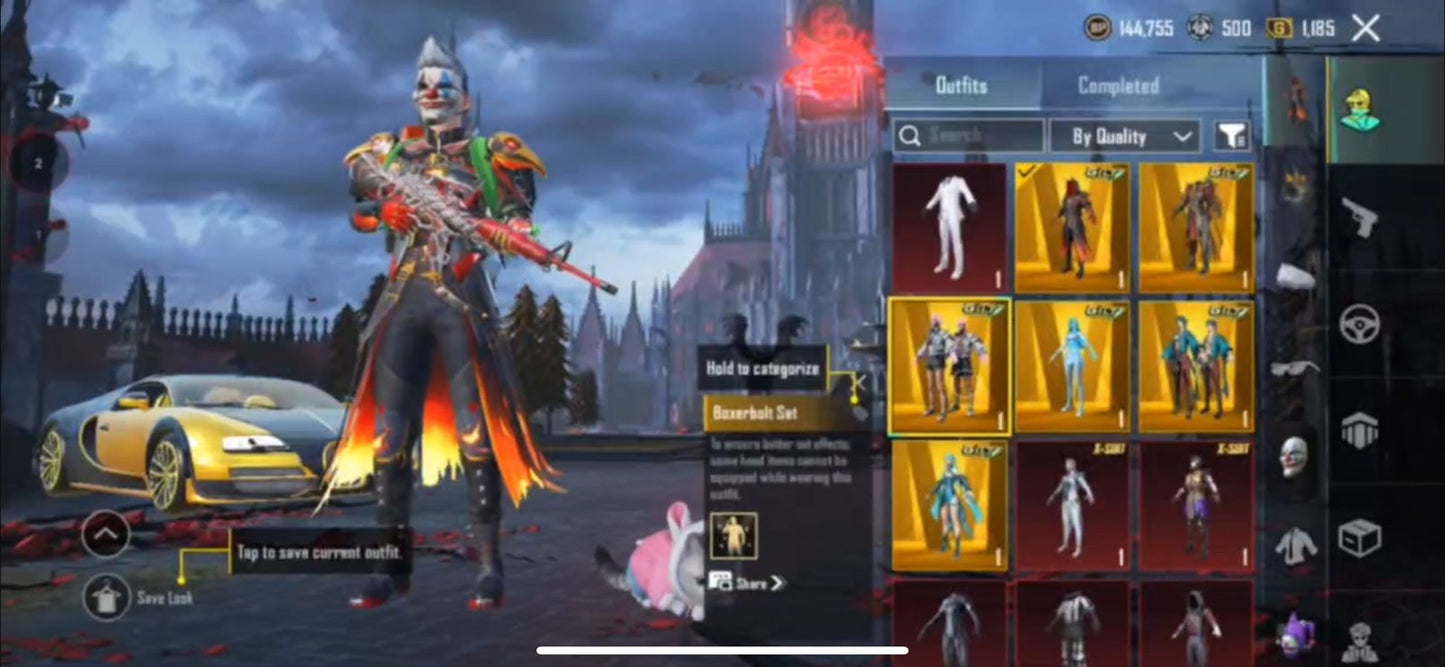This screenshot has height=667, width=1445.
Task: Select the white jacket subcategory
Action: [1294, 546]
